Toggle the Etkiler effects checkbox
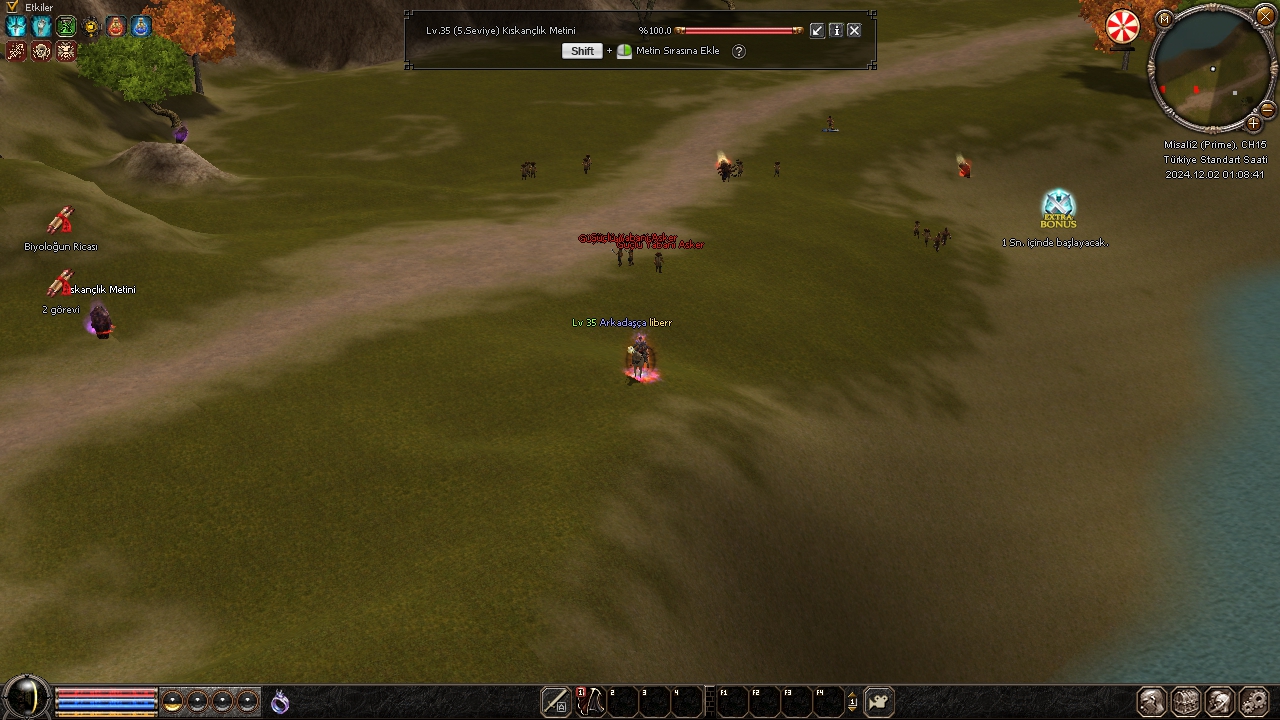The image size is (1280, 720). (12, 7)
